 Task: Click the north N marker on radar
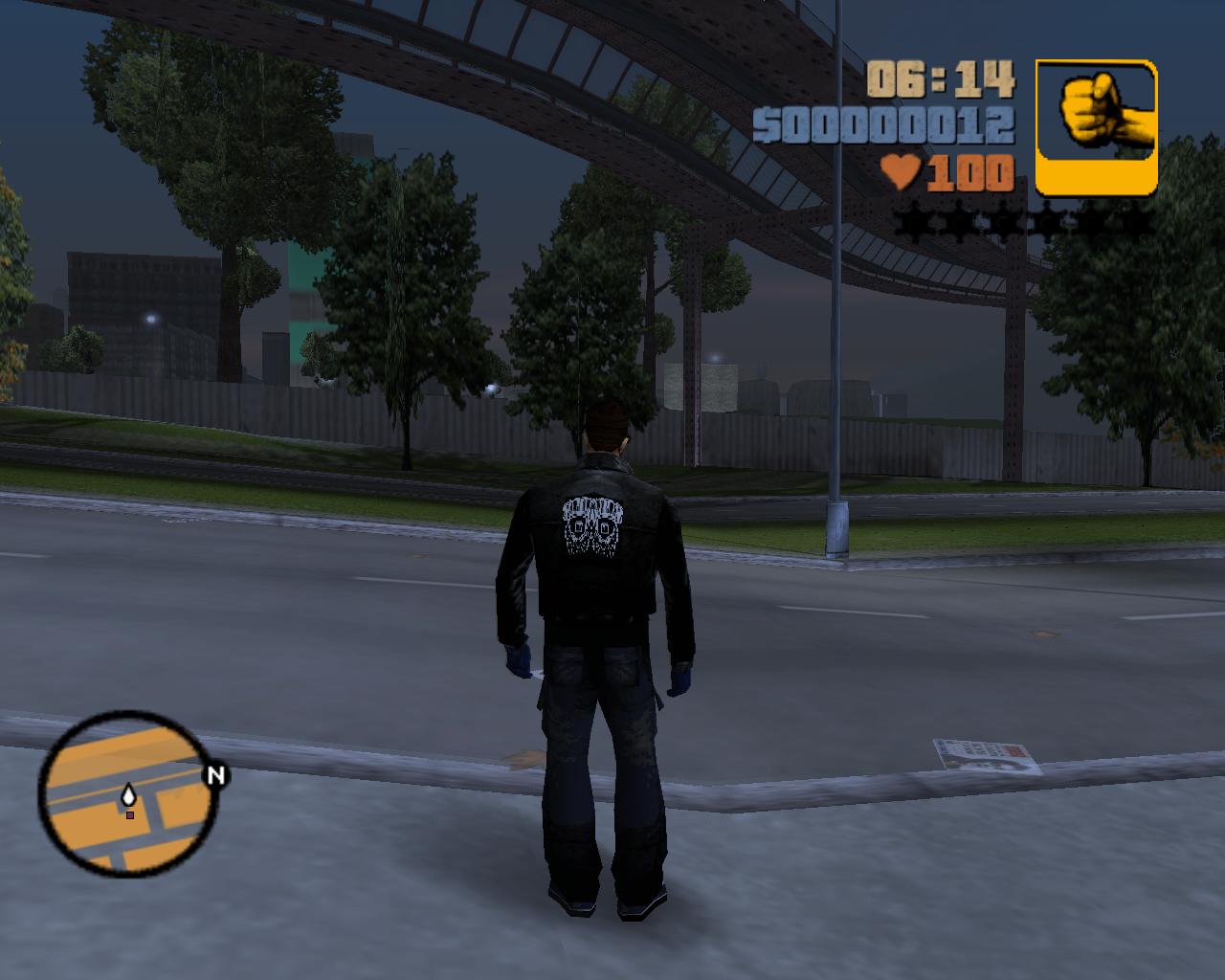(x=215, y=775)
